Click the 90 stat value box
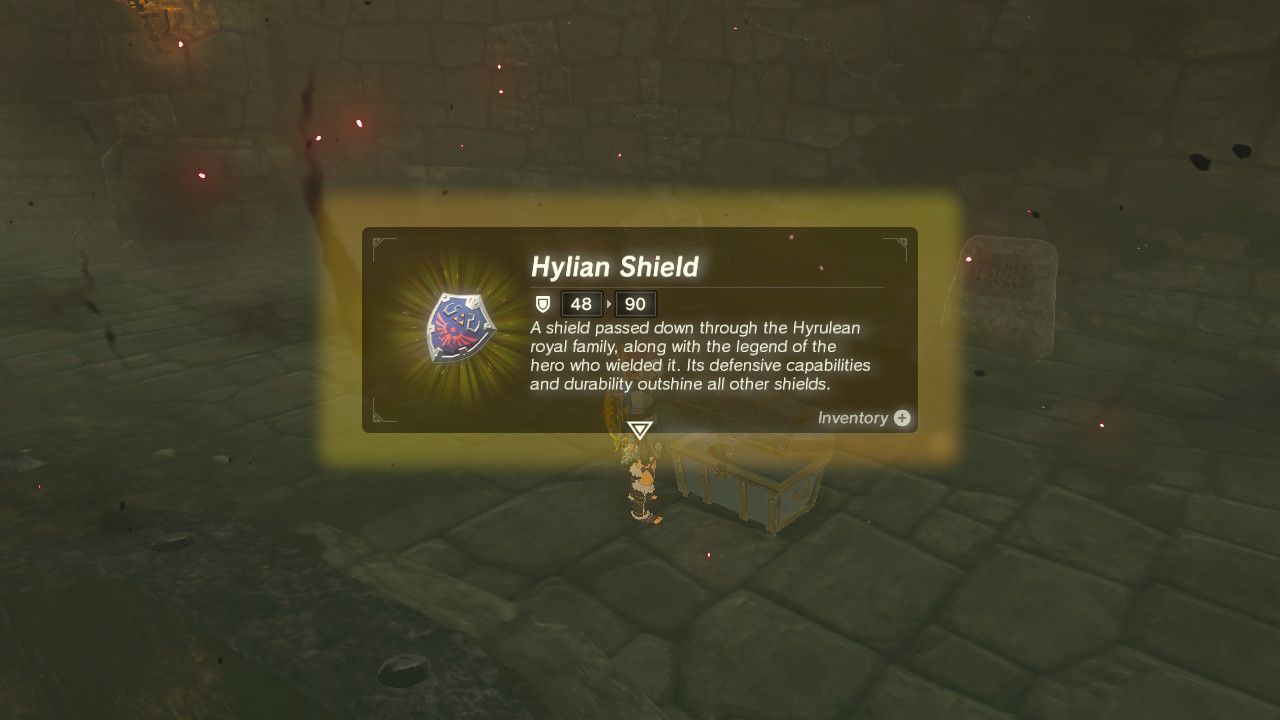Image resolution: width=1280 pixels, height=720 pixels. [634, 304]
